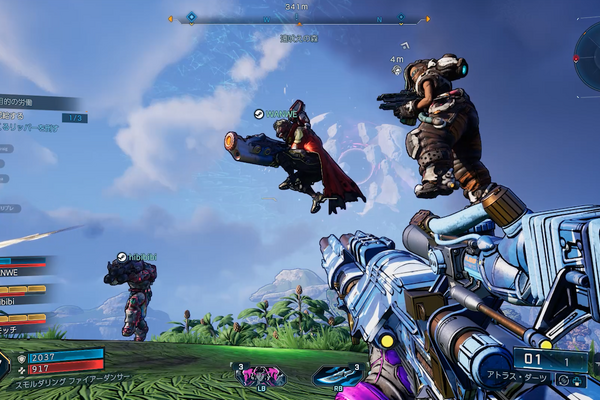Image resolution: width=600 pixels, height=400 pixels.
Task: Select the blue diamond compass waypoint marker
Action: 191,17
